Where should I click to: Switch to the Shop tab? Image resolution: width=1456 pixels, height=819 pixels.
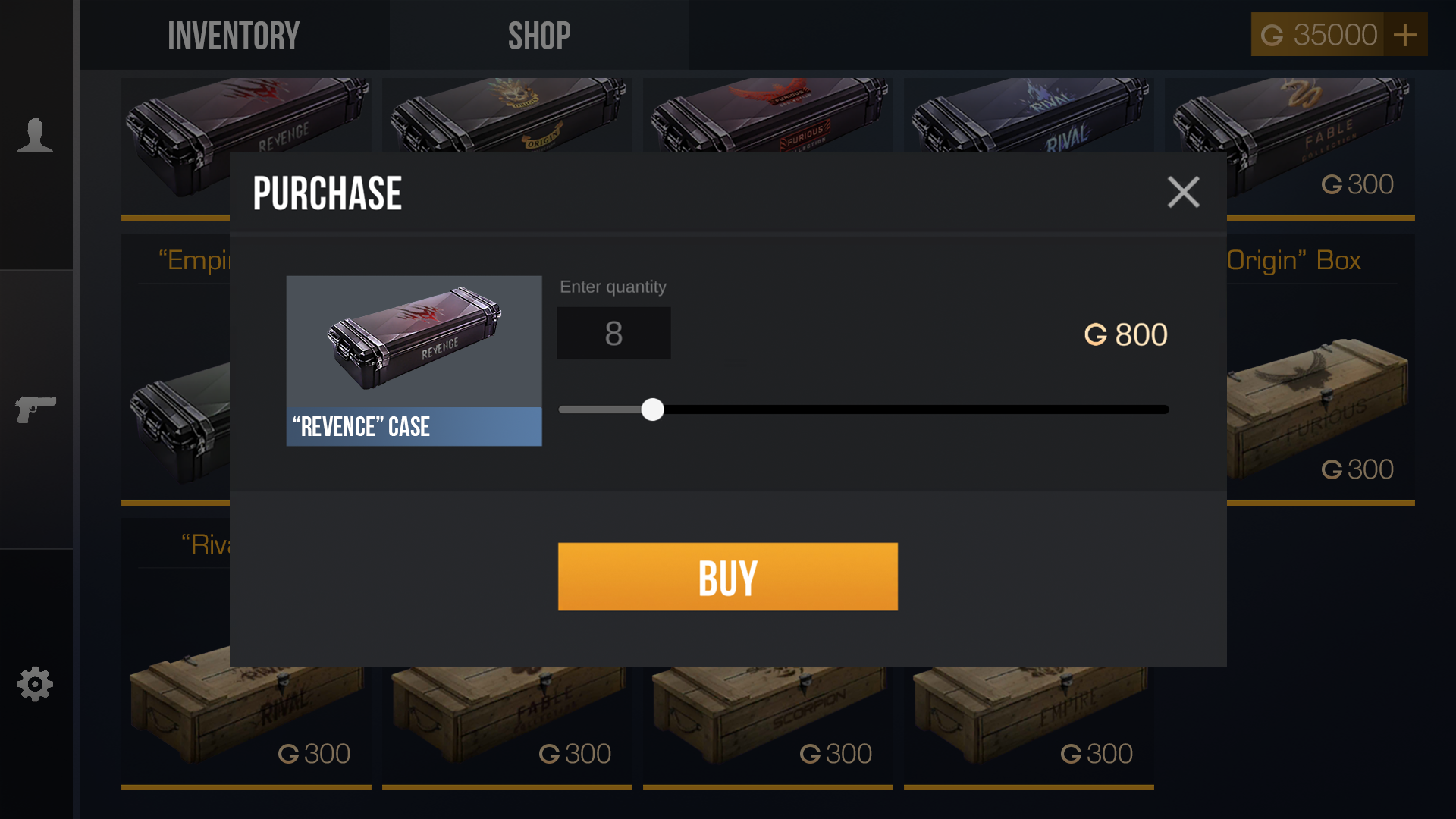coord(539,34)
